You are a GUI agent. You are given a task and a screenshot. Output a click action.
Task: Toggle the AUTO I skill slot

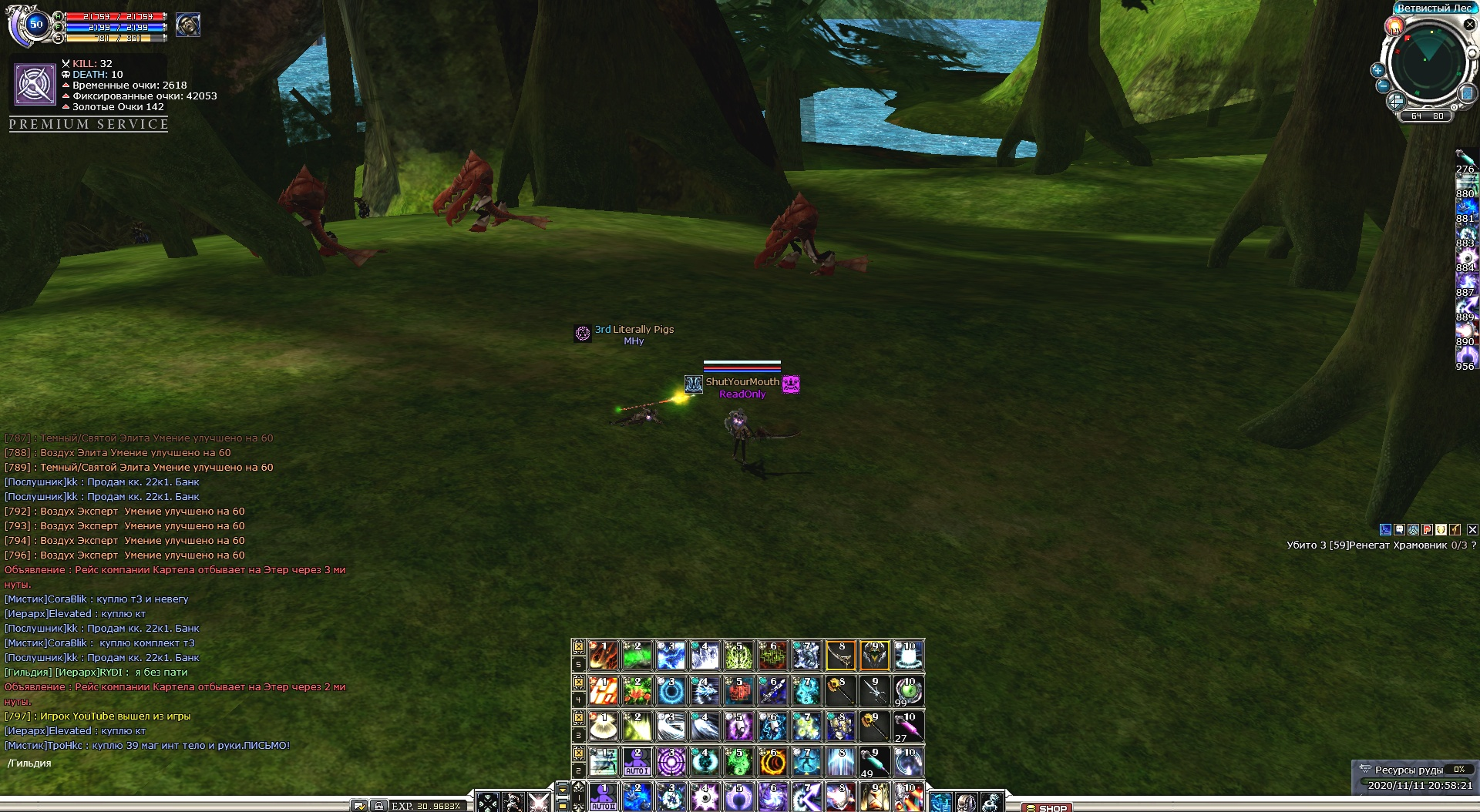[x=637, y=762]
